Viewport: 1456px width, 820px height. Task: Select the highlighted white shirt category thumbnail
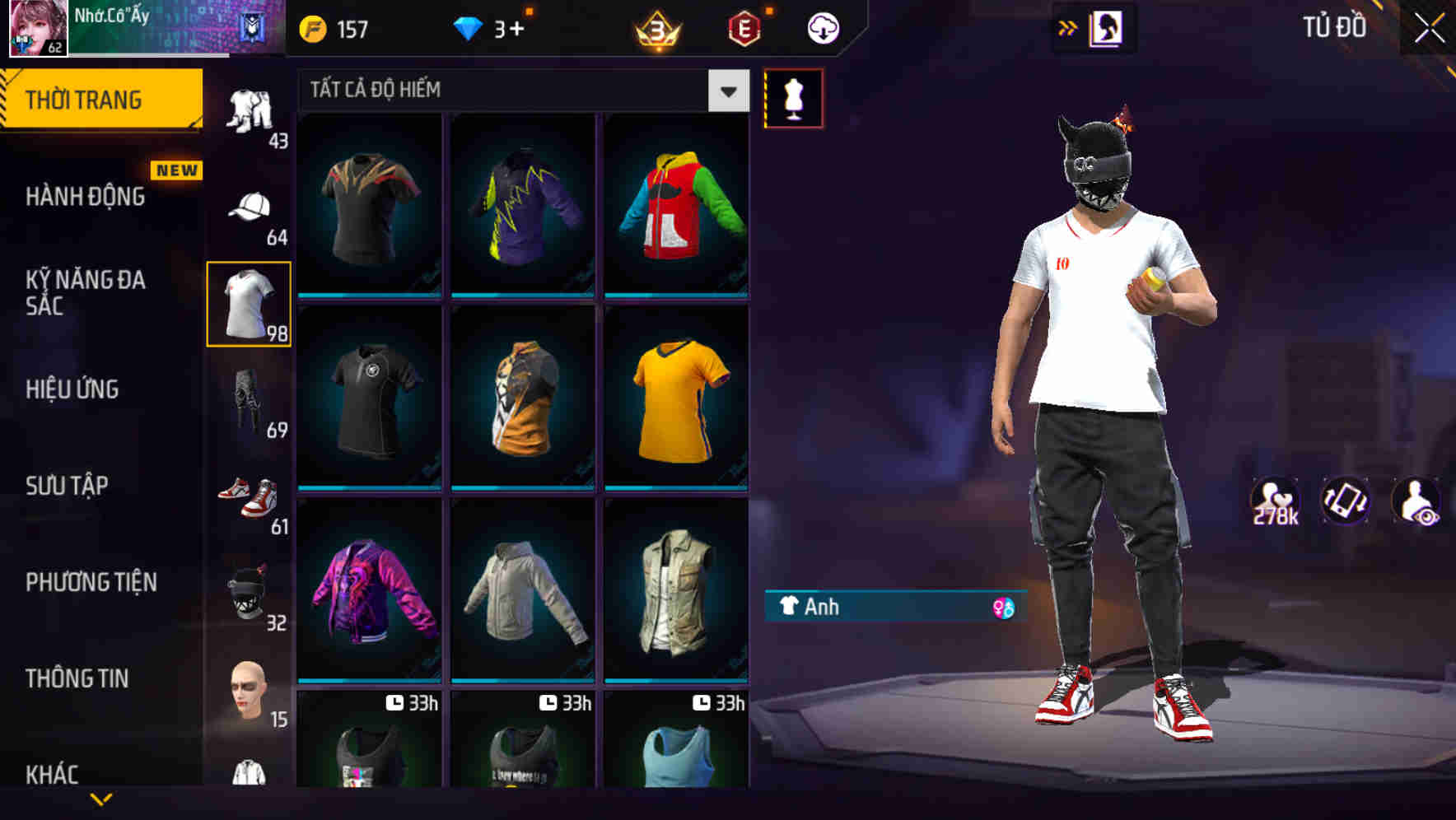(x=249, y=303)
